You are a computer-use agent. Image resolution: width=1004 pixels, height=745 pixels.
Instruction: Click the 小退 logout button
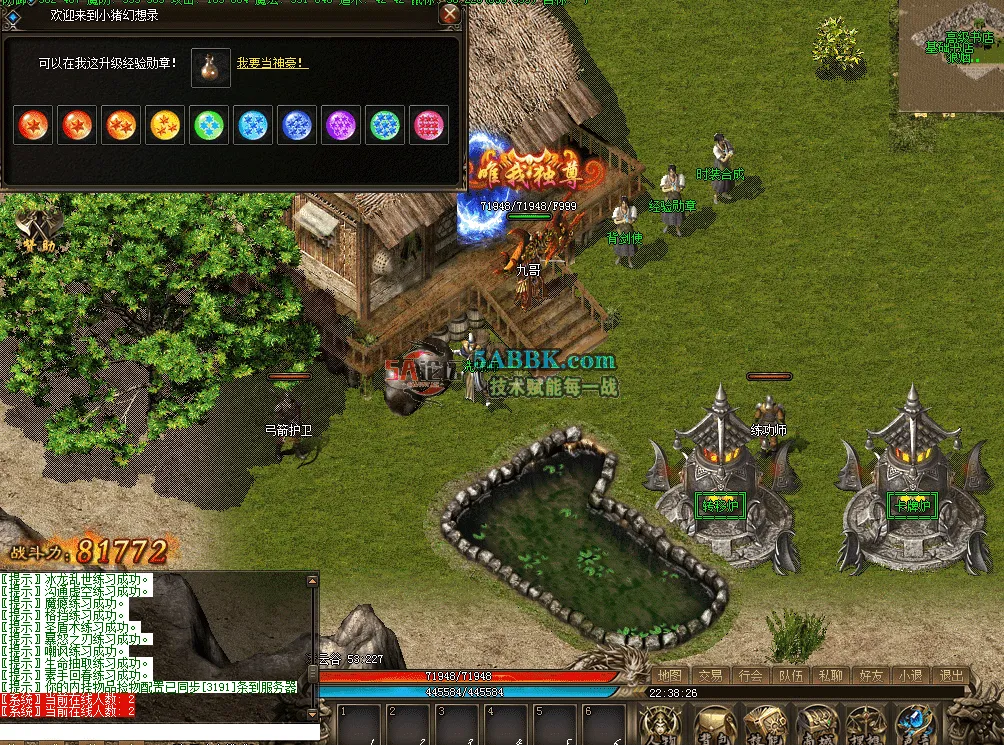[910, 675]
